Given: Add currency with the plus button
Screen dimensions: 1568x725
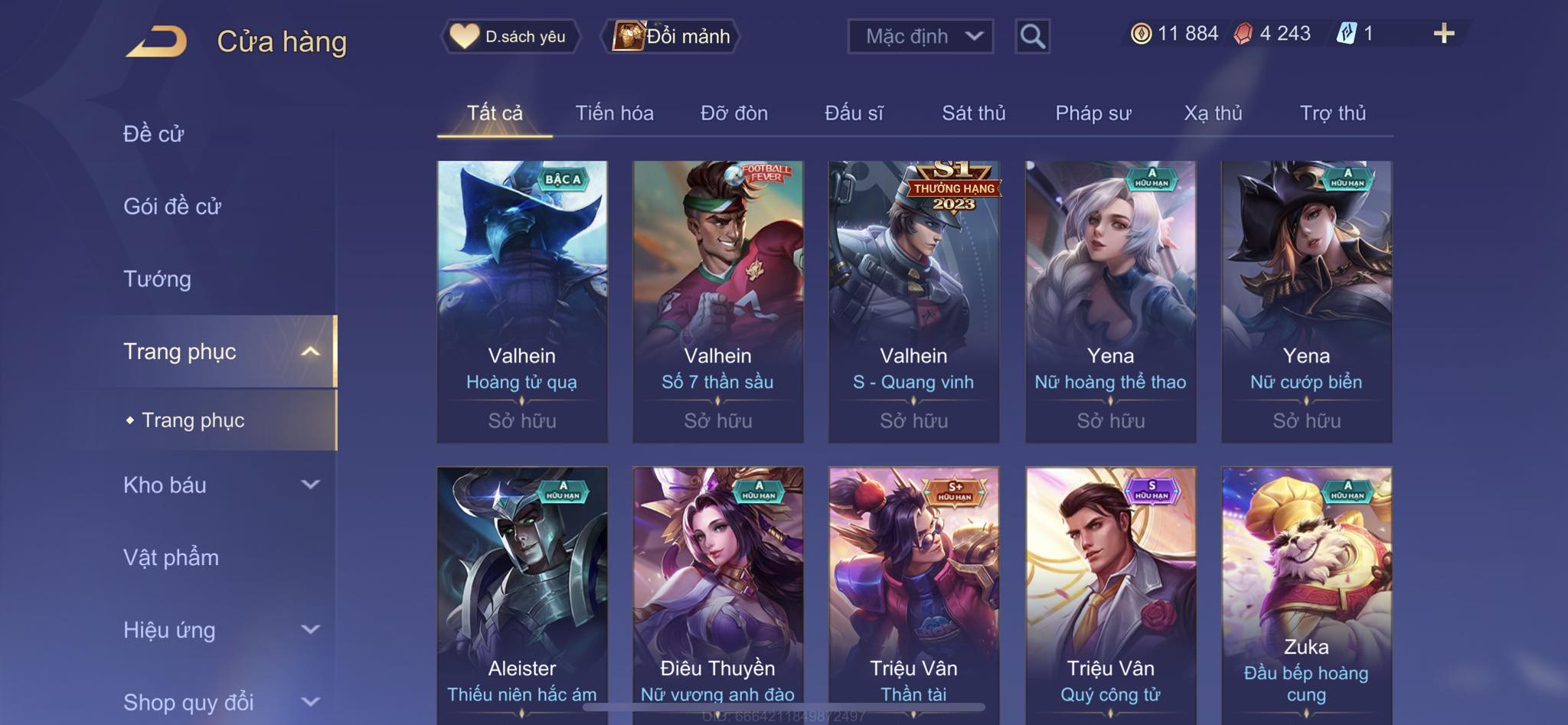Looking at the screenshot, I should 1443,34.
